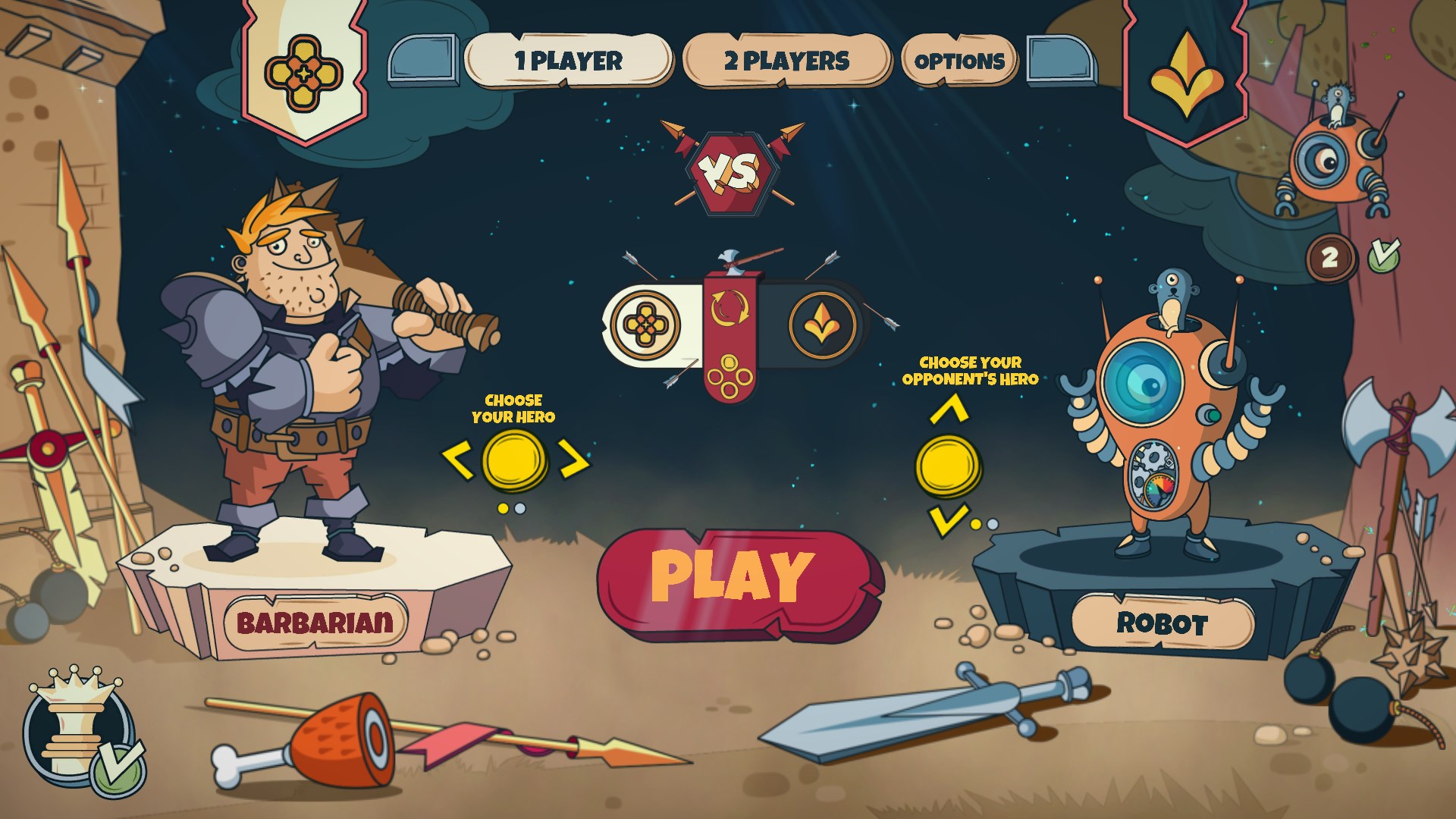The height and width of the screenshot is (819, 1456).
Task: Open the Options menu
Action: click(959, 61)
